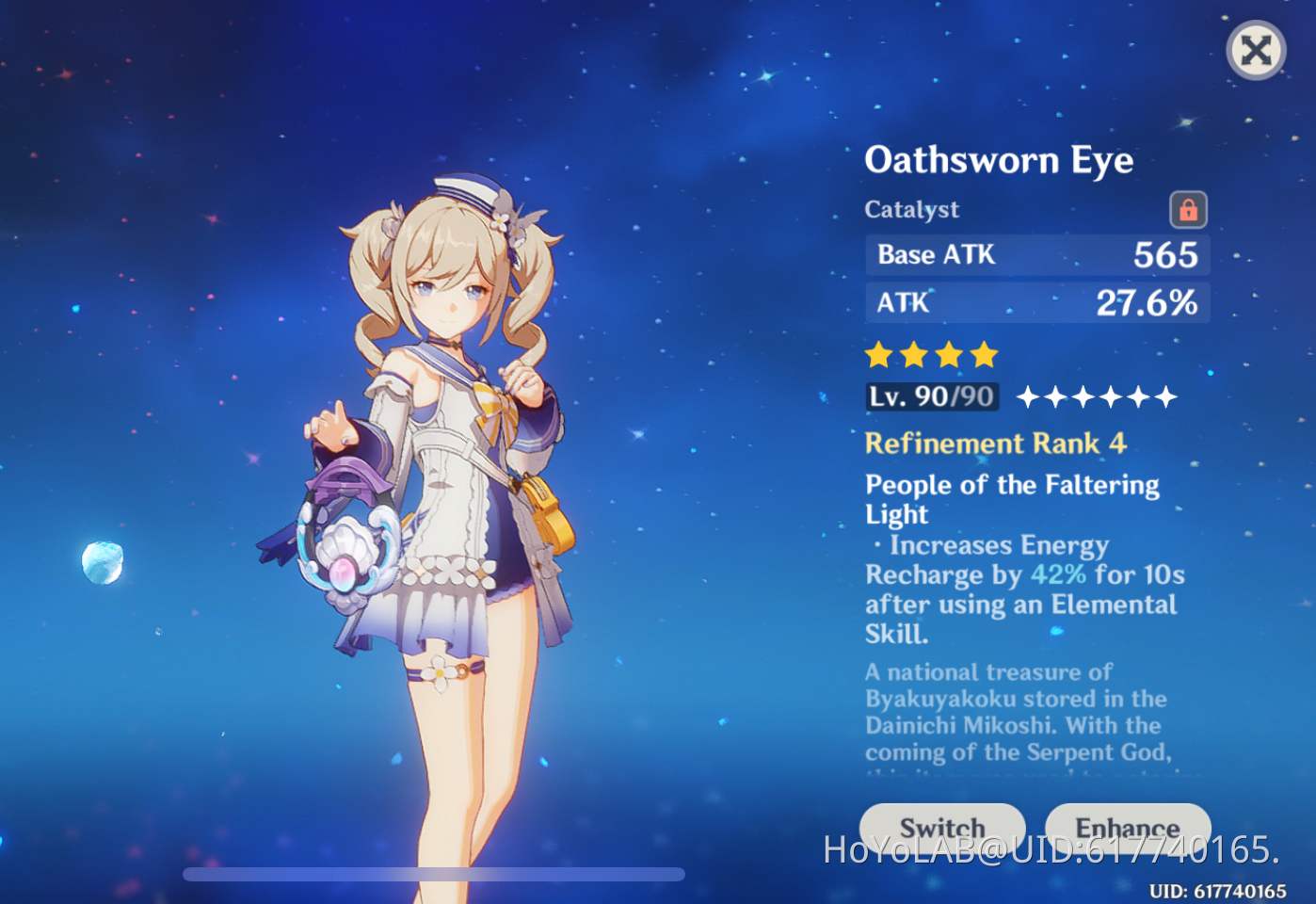
Task: Click the horizontal scrollbar at bottom
Action: 433,874
